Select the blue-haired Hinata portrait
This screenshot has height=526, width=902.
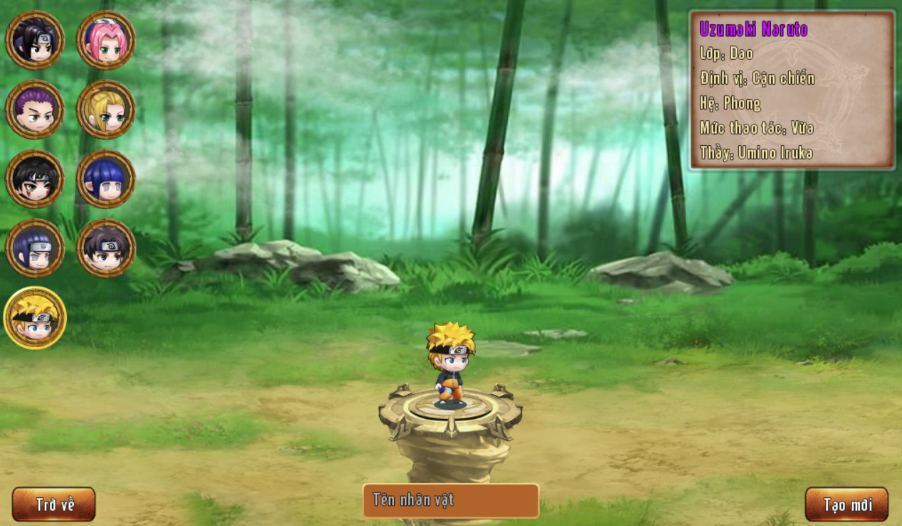pos(106,179)
